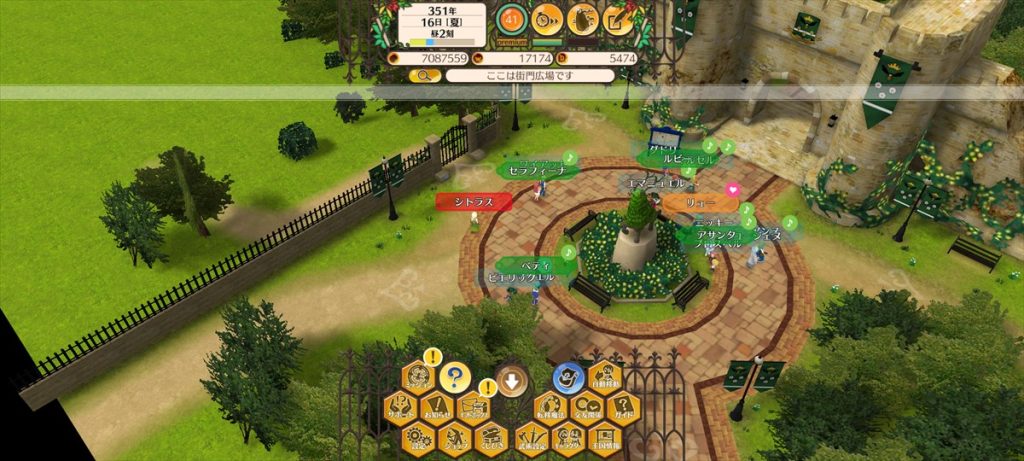Show the お知らせ (Notices) panel
Screen dimensions: 1024x461
coord(437,407)
